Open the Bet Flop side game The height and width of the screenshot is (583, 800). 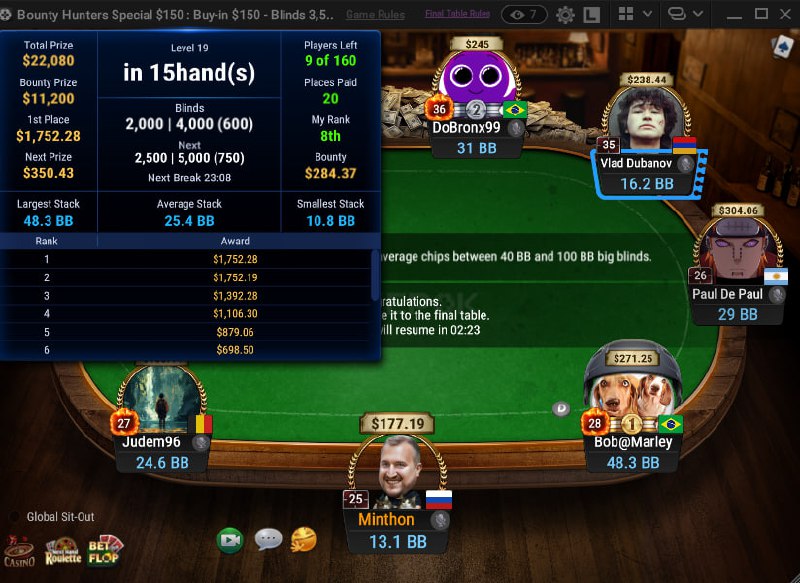[106, 549]
